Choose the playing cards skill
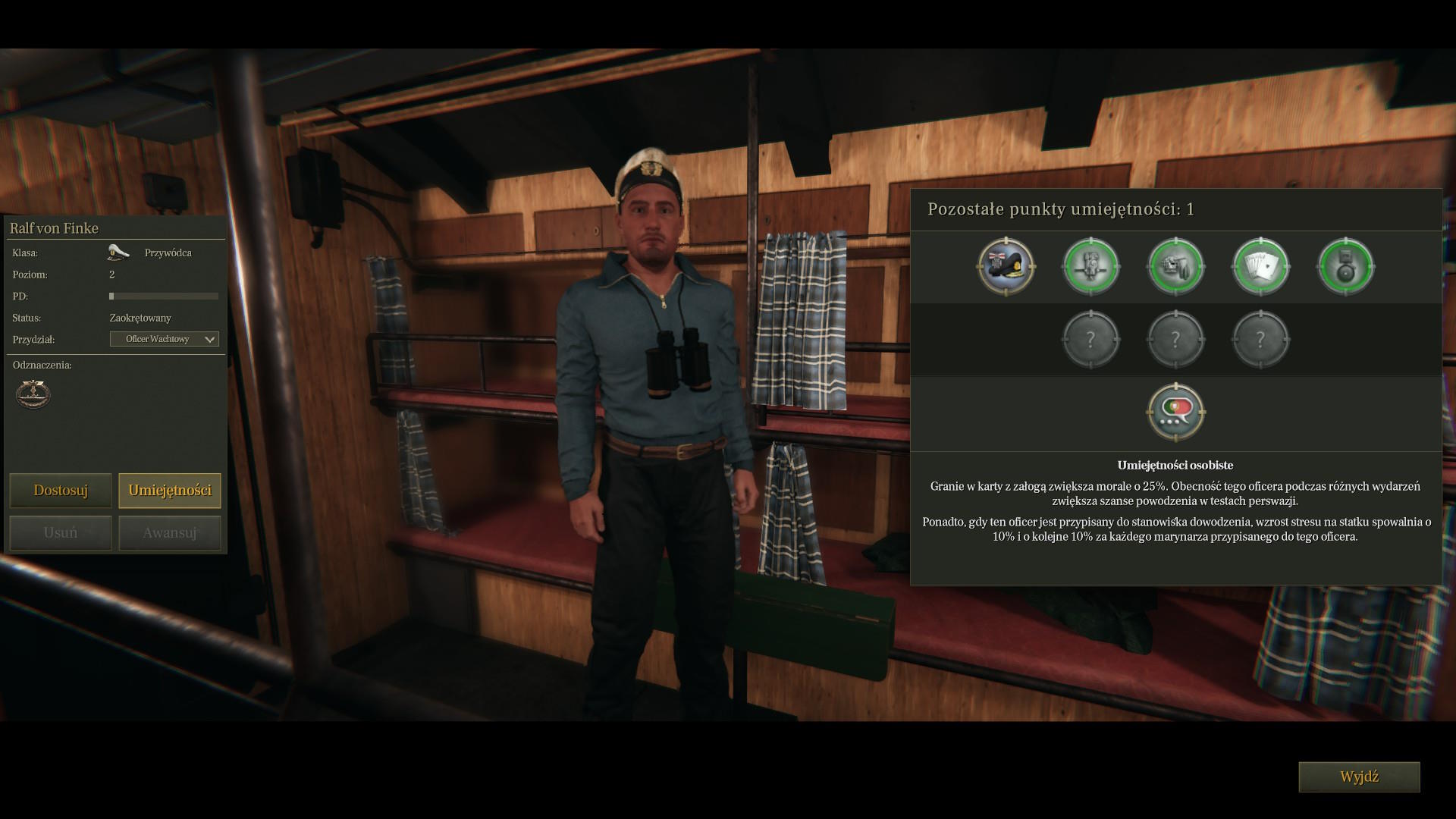 pos(1261,266)
